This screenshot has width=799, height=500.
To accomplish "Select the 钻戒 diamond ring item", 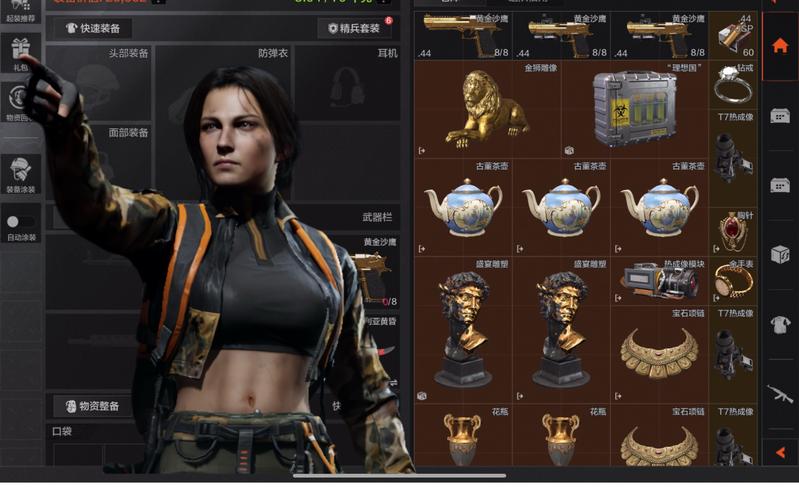I will point(733,86).
